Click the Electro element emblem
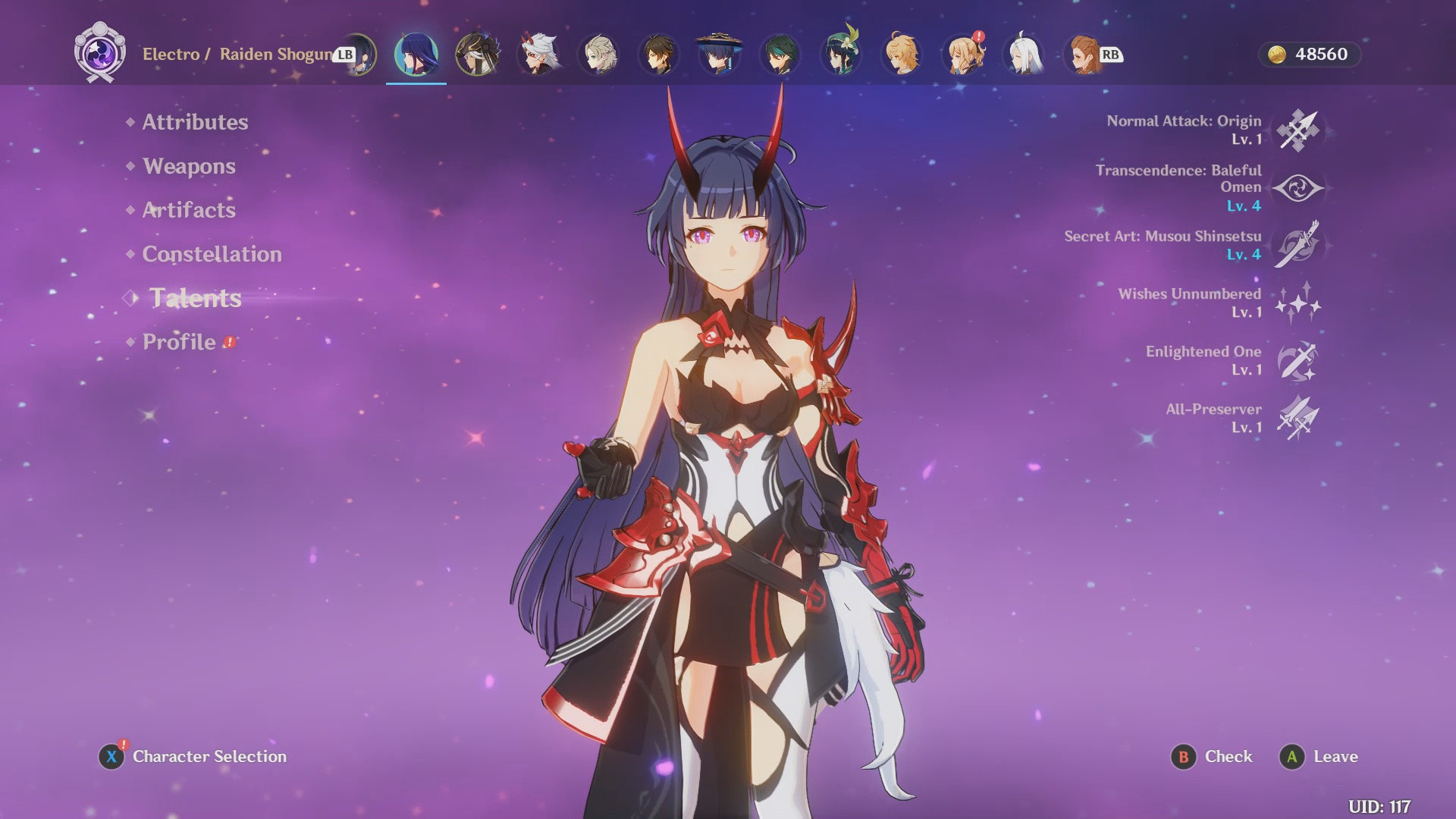This screenshot has height=819, width=1456. click(x=100, y=53)
